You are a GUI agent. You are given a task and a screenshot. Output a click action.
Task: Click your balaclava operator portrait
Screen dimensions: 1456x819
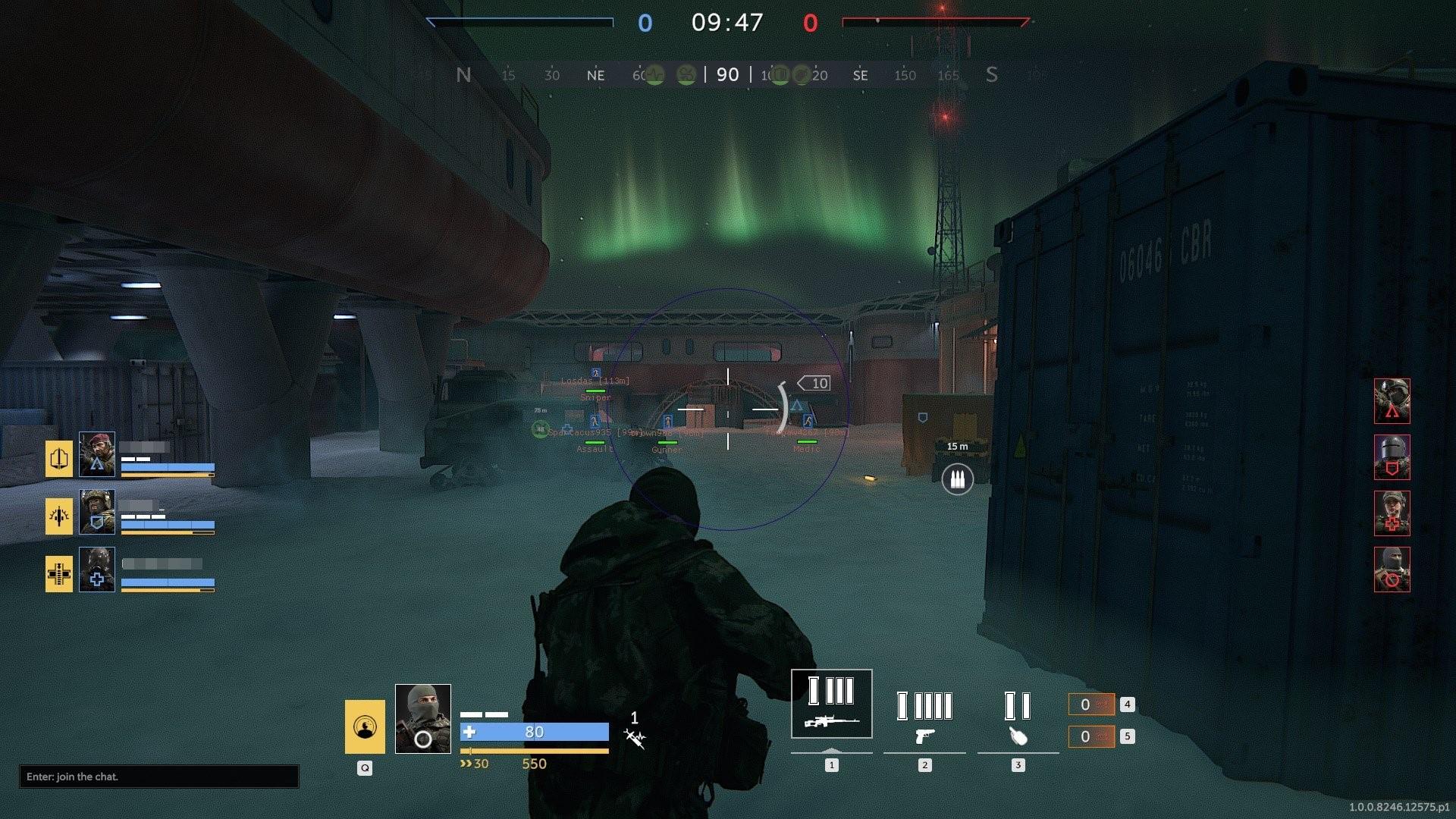pyautogui.click(x=422, y=718)
